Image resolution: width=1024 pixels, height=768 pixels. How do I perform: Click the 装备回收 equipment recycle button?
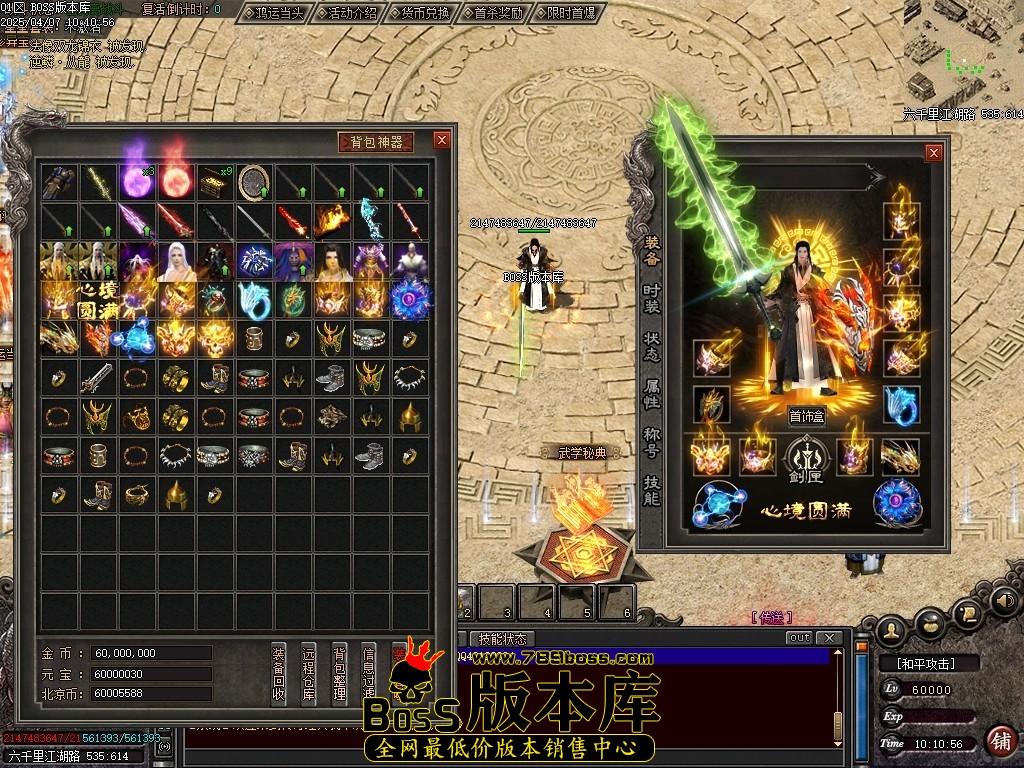(x=279, y=673)
